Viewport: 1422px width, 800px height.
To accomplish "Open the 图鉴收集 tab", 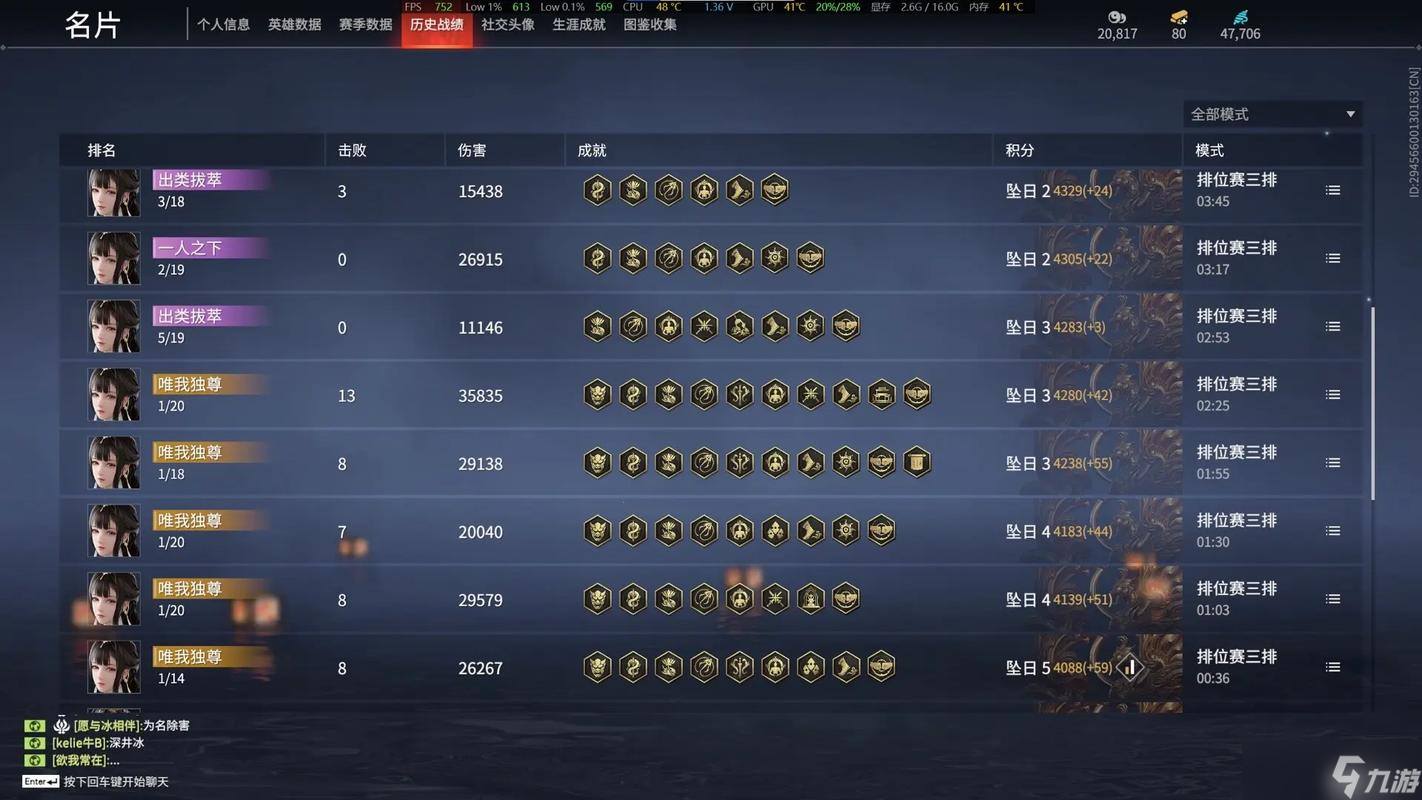I will pyautogui.click(x=652, y=24).
